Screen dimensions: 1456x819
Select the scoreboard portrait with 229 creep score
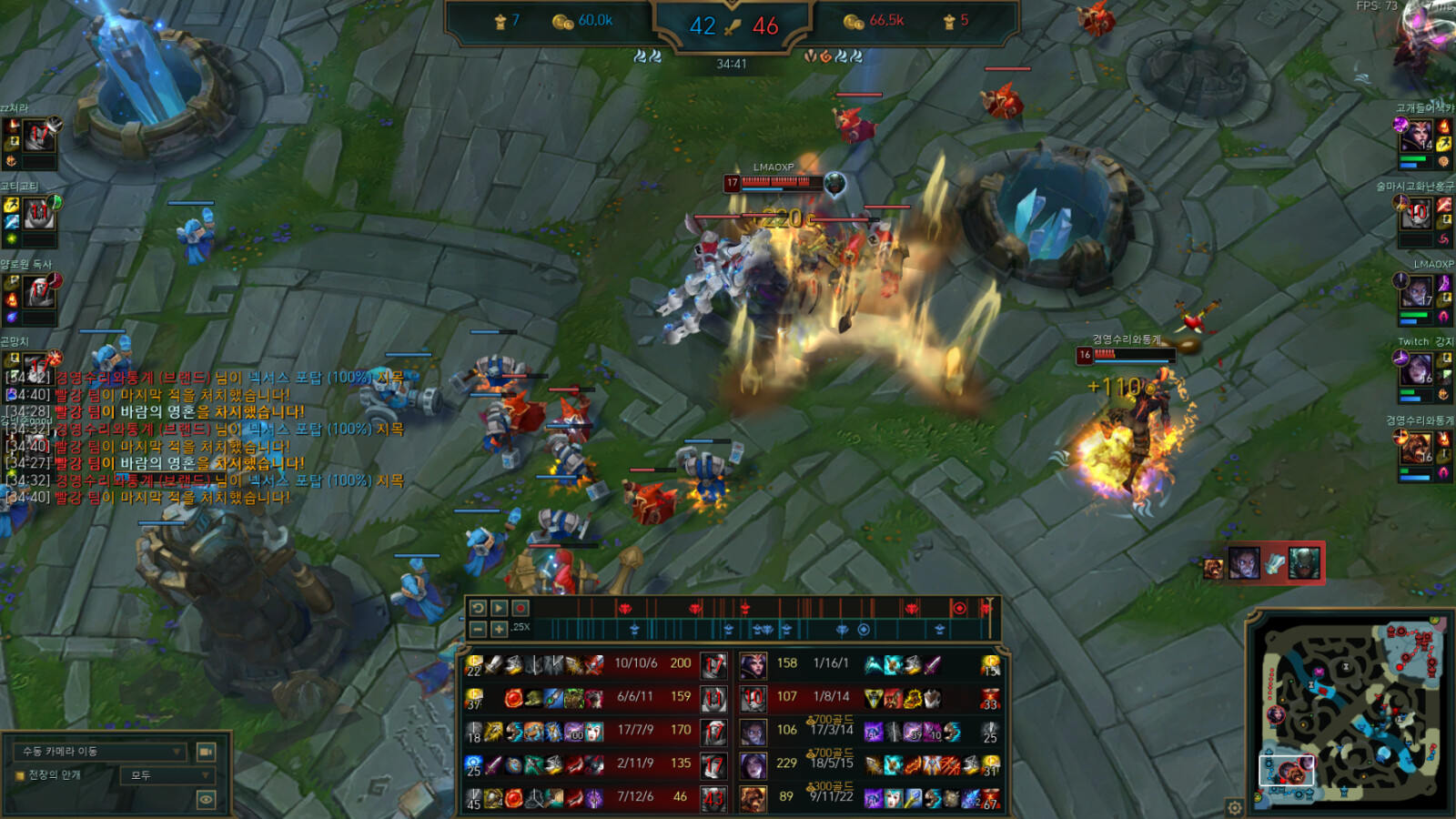pyautogui.click(x=753, y=764)
